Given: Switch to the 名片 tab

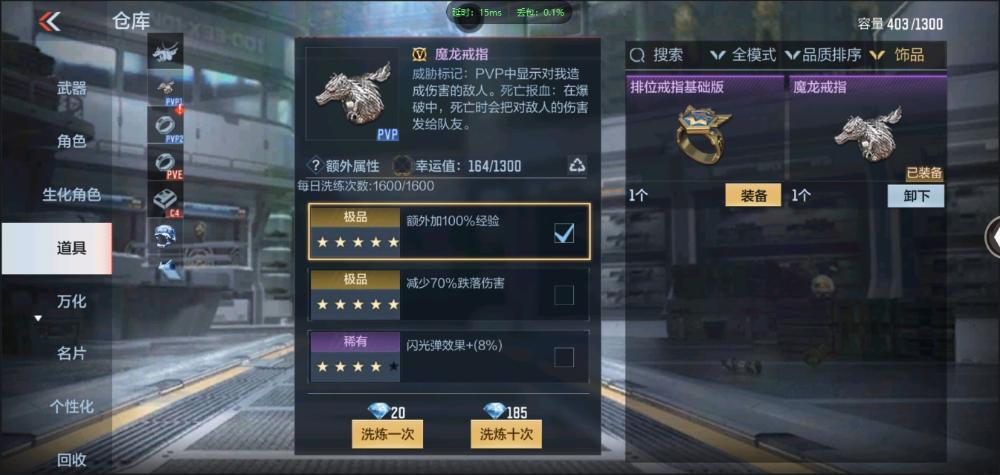Looking at the screenshot, I should tap(71, 353).
